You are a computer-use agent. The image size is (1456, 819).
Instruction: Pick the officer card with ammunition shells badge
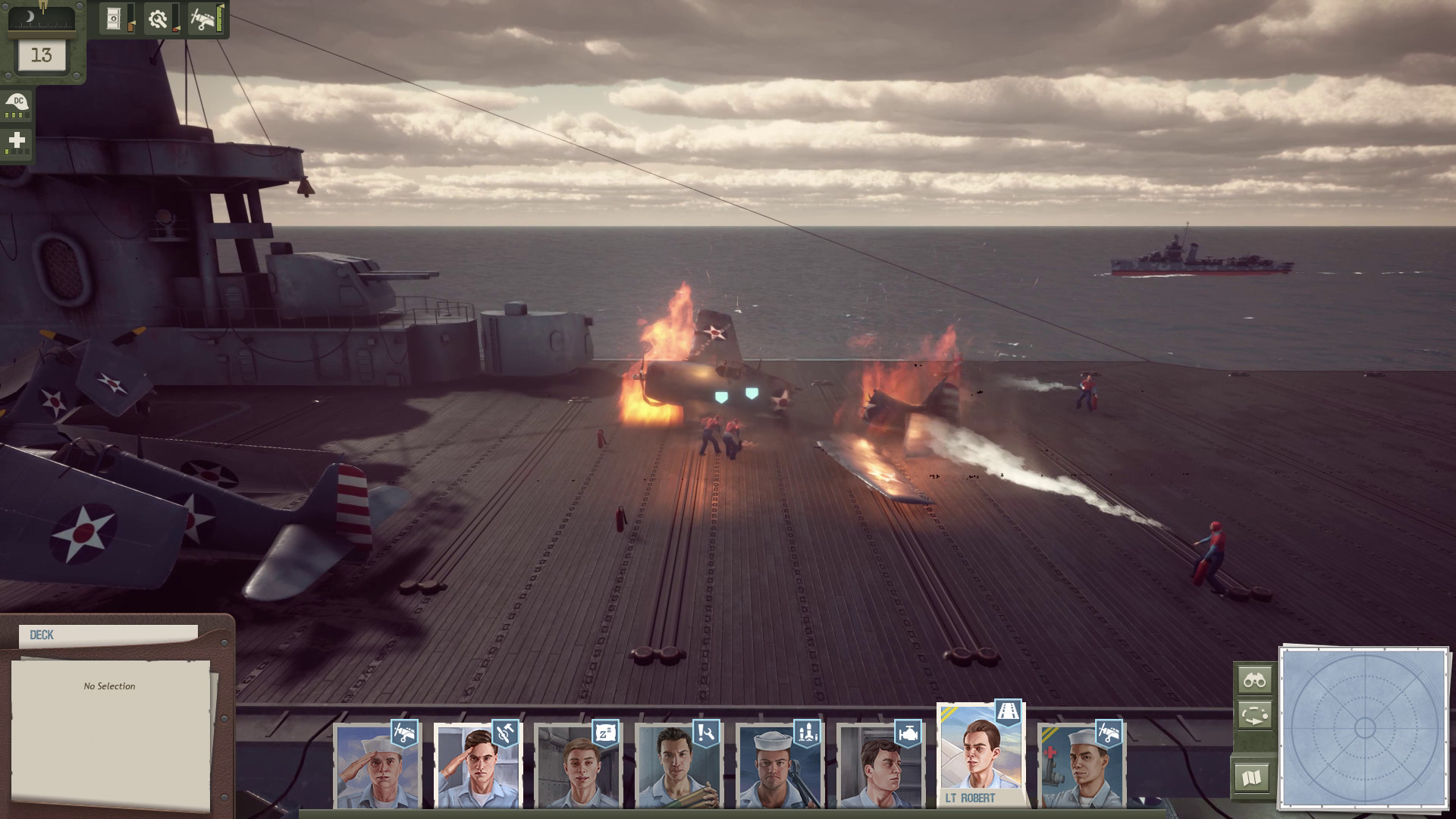[x=780, y=766]
